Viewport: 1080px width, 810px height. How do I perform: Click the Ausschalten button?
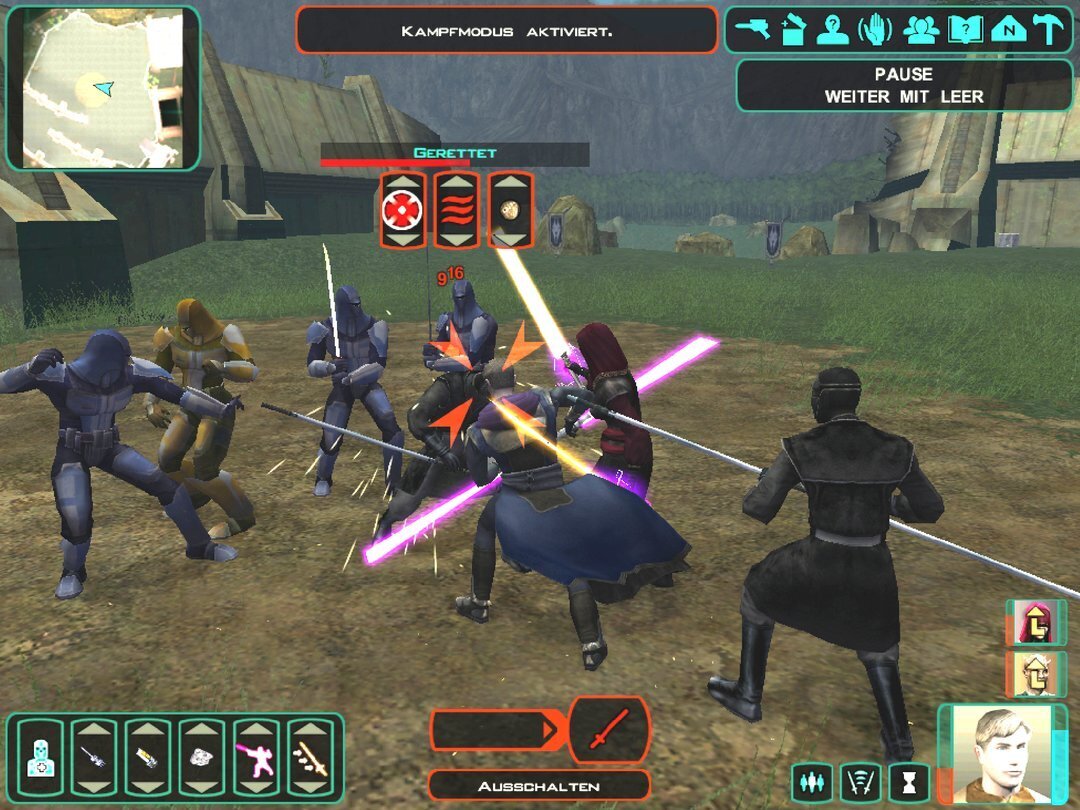tap(538, 785)
